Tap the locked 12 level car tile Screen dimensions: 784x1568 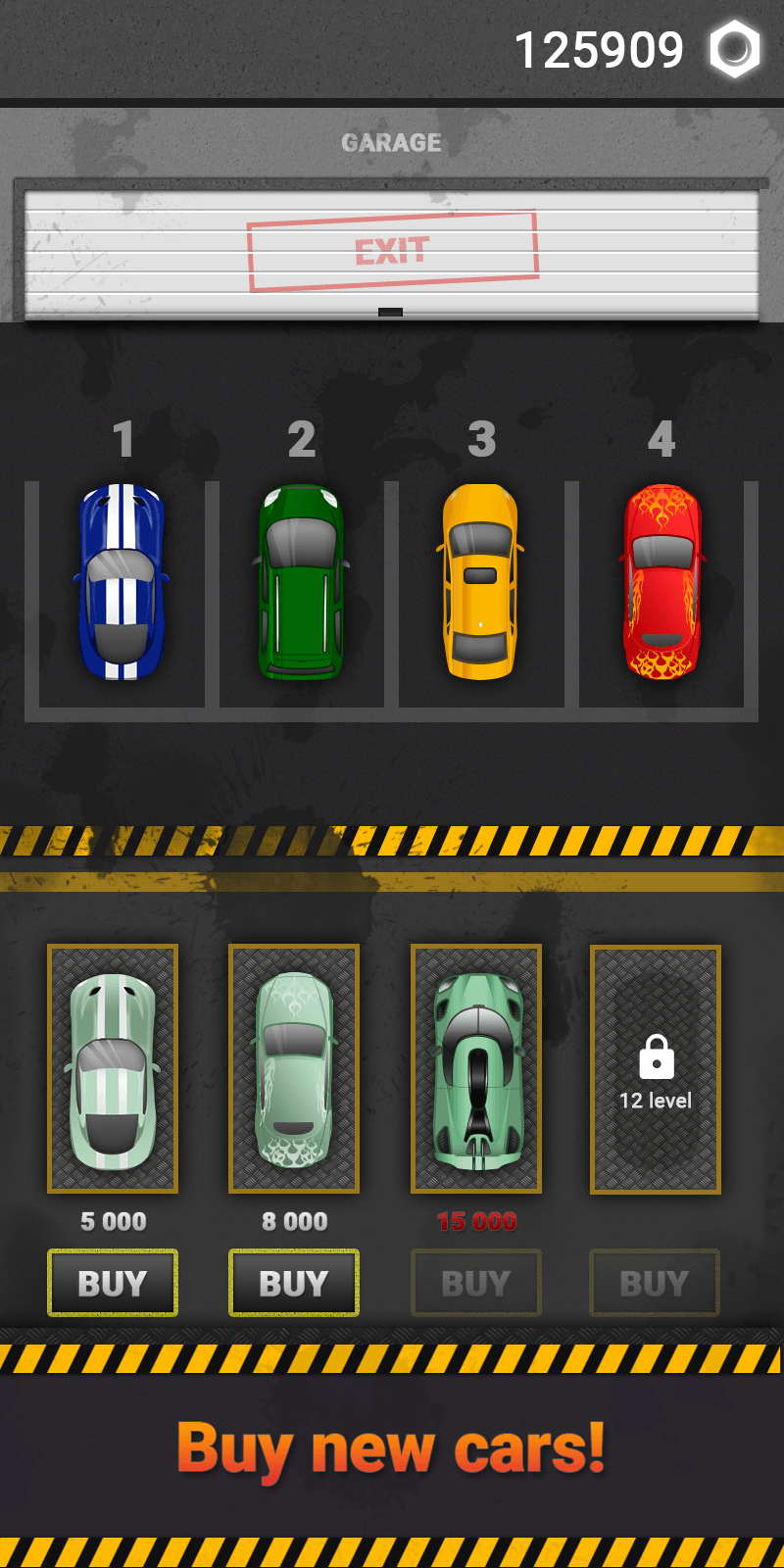point(656,1069)
